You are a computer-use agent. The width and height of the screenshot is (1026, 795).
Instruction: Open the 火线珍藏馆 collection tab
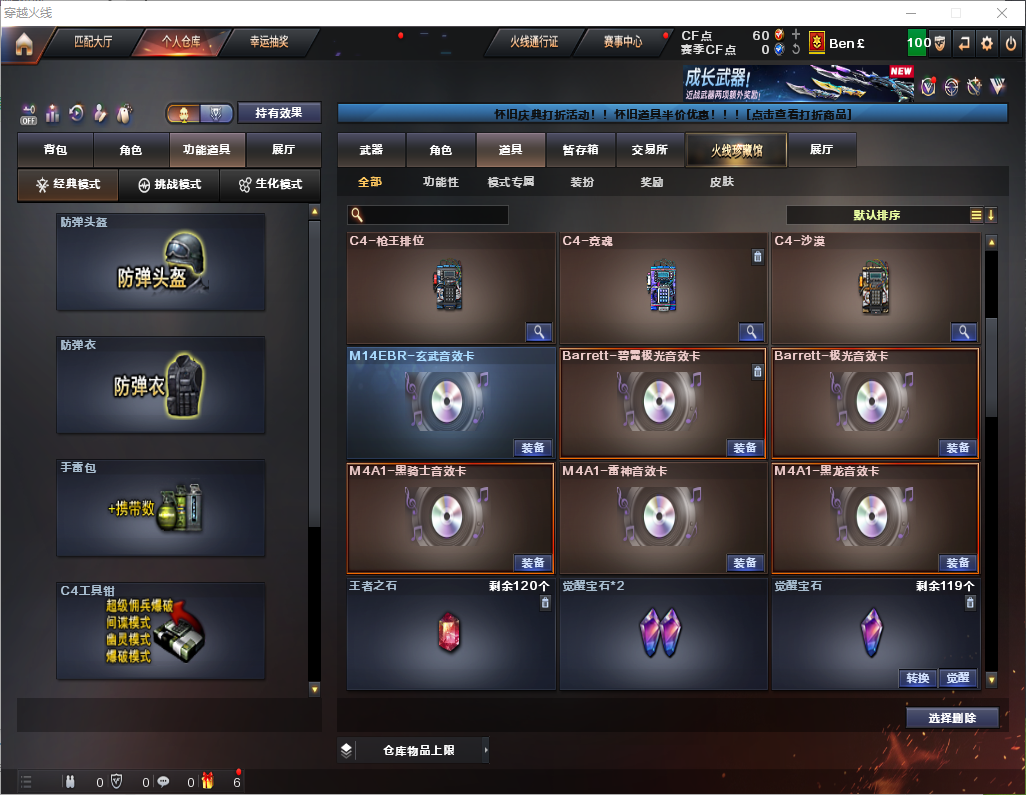[736, 150]
